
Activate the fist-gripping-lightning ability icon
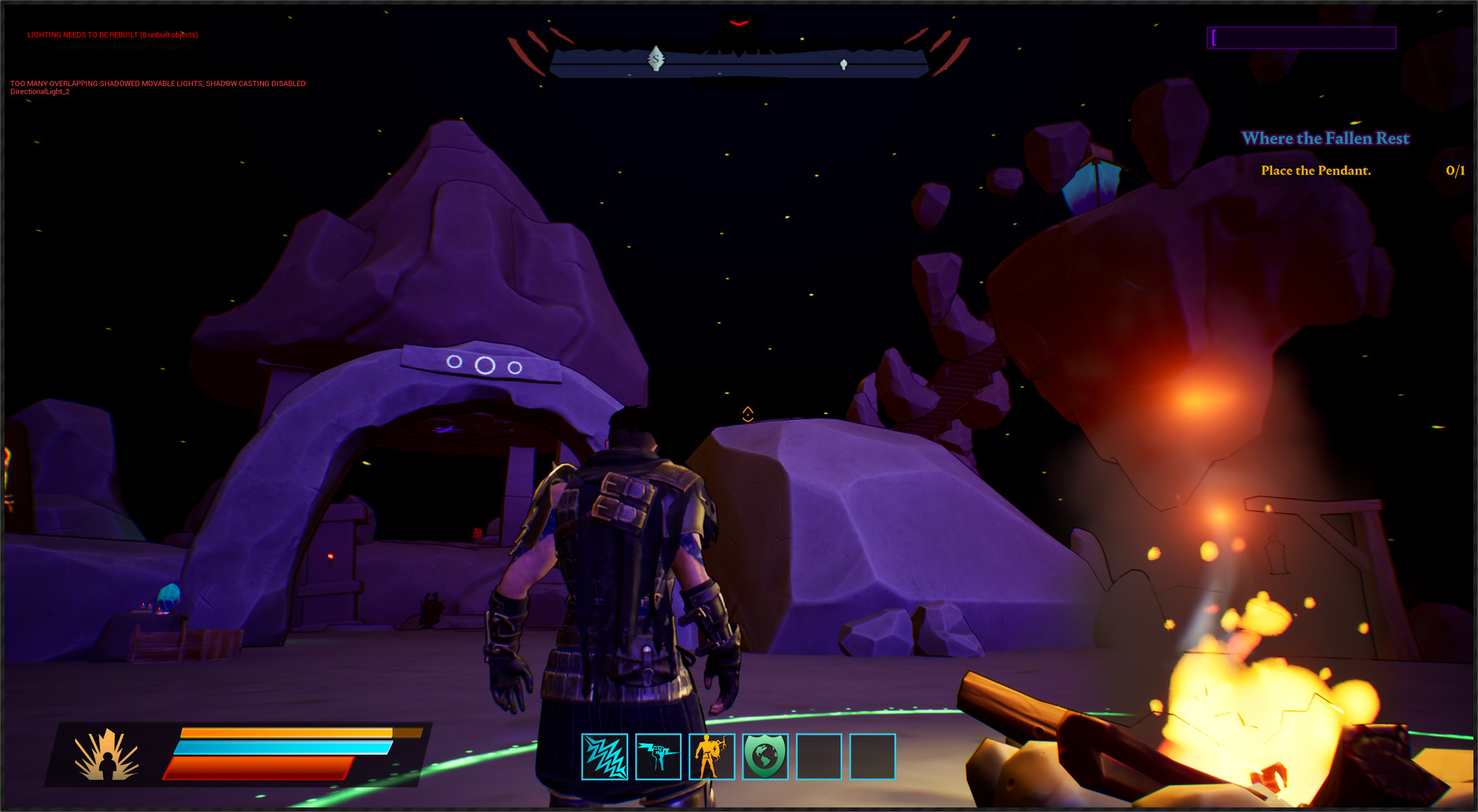(x=658, y=757)
